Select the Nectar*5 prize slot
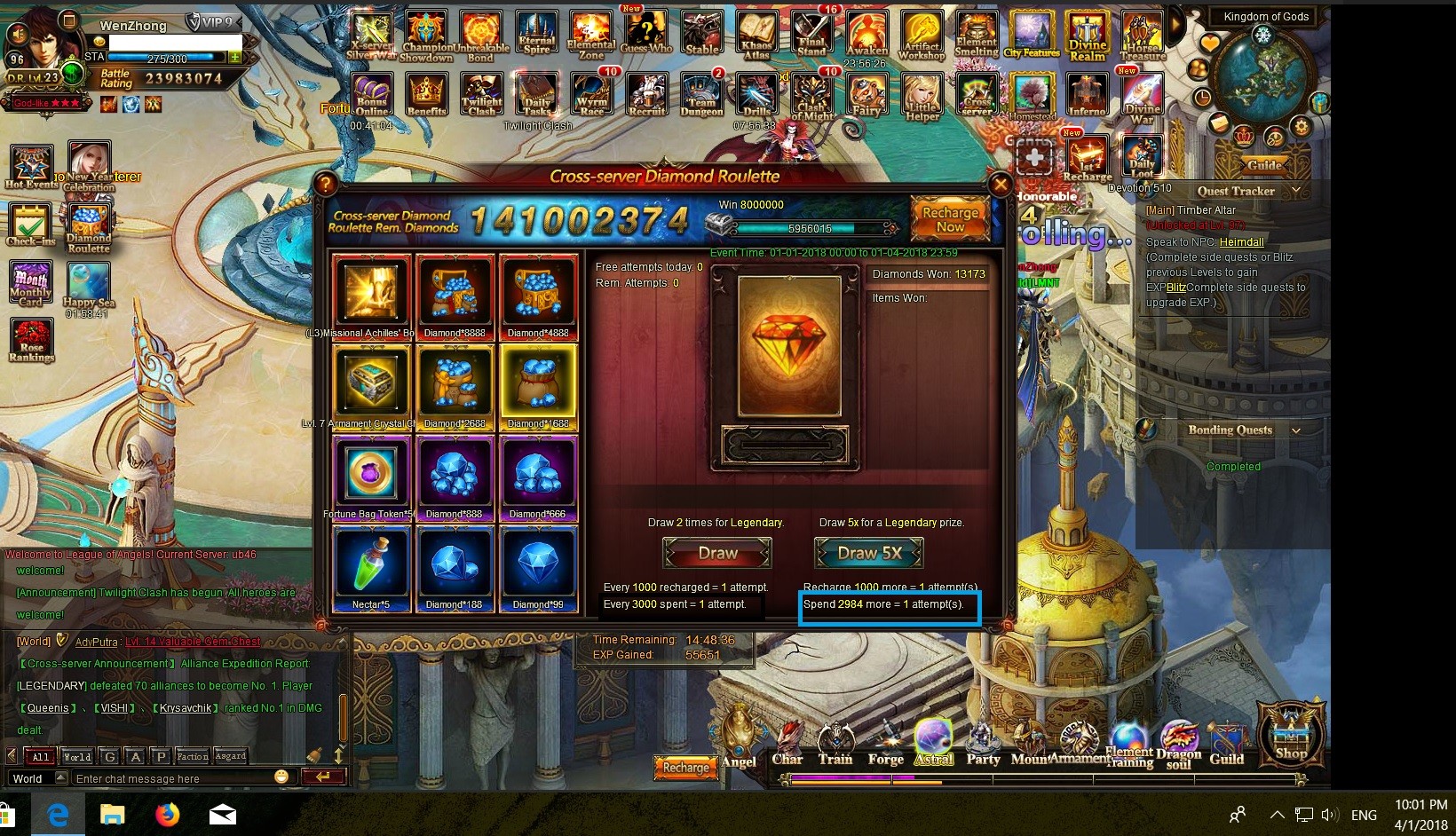Screen dimensions: 1456x836 pos(371,565)
